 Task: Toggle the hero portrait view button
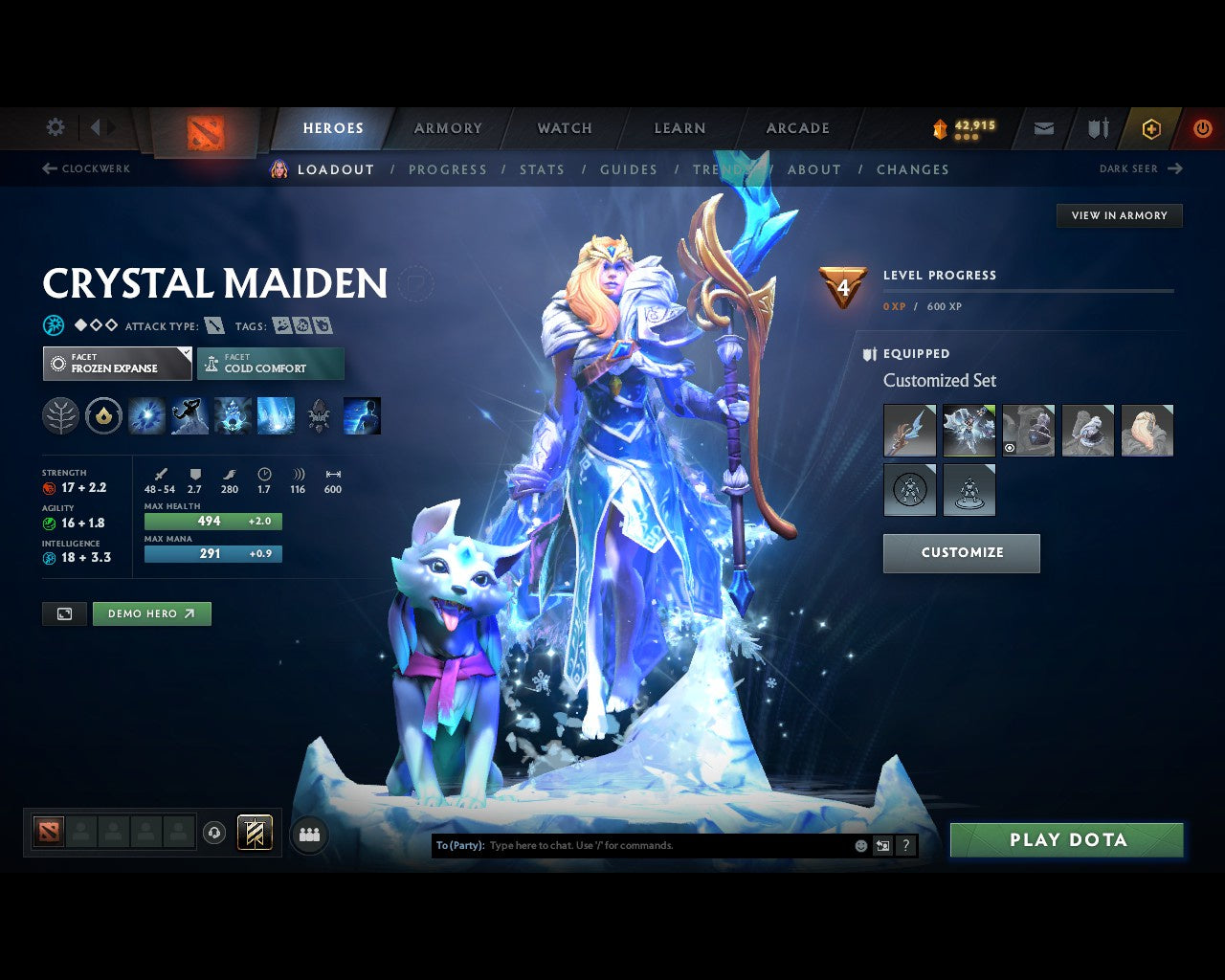tap(64, 613)
